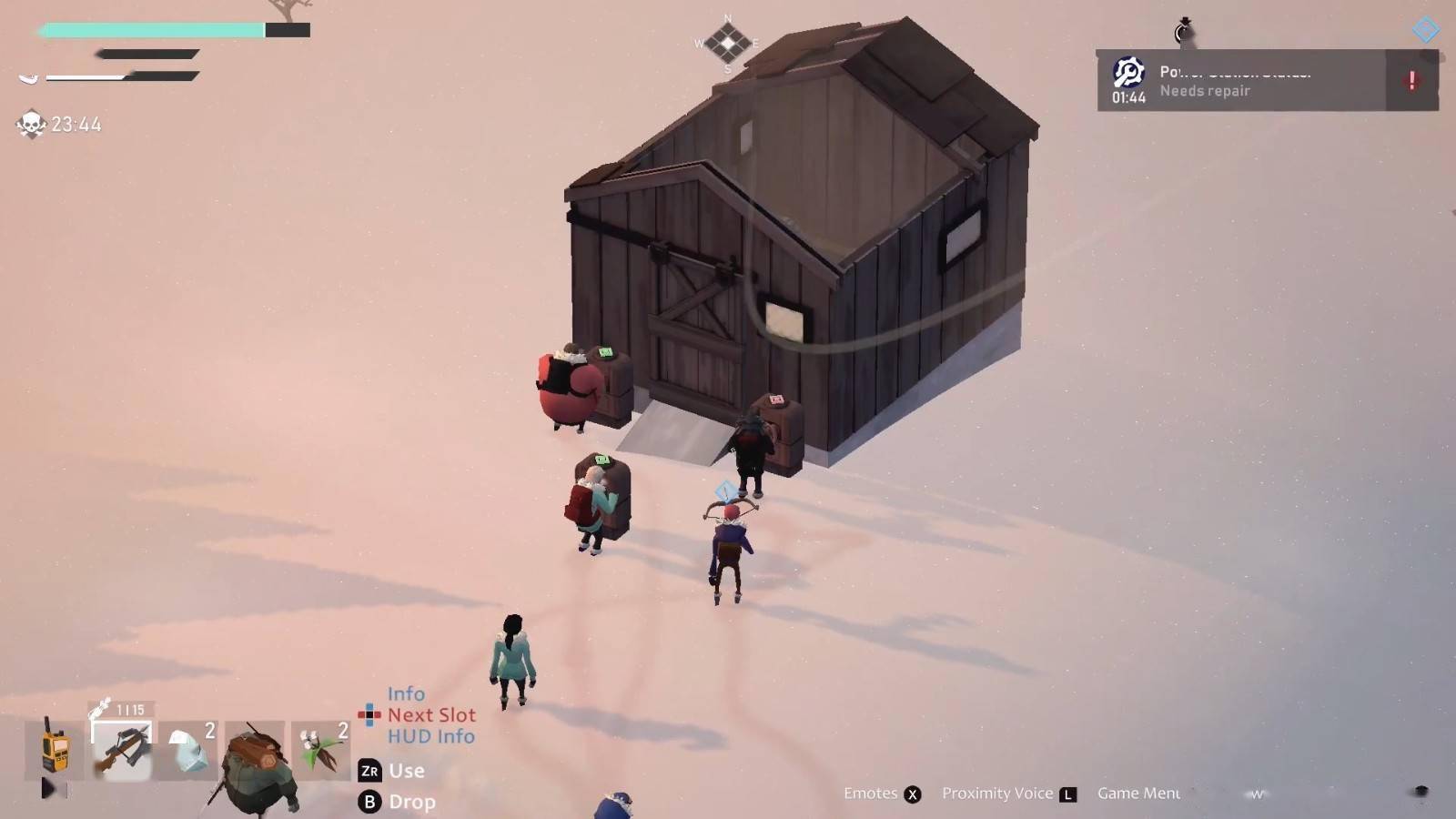
Task: Click the Power Station repair gear-wrench icon
Action: click(1127, 73)
